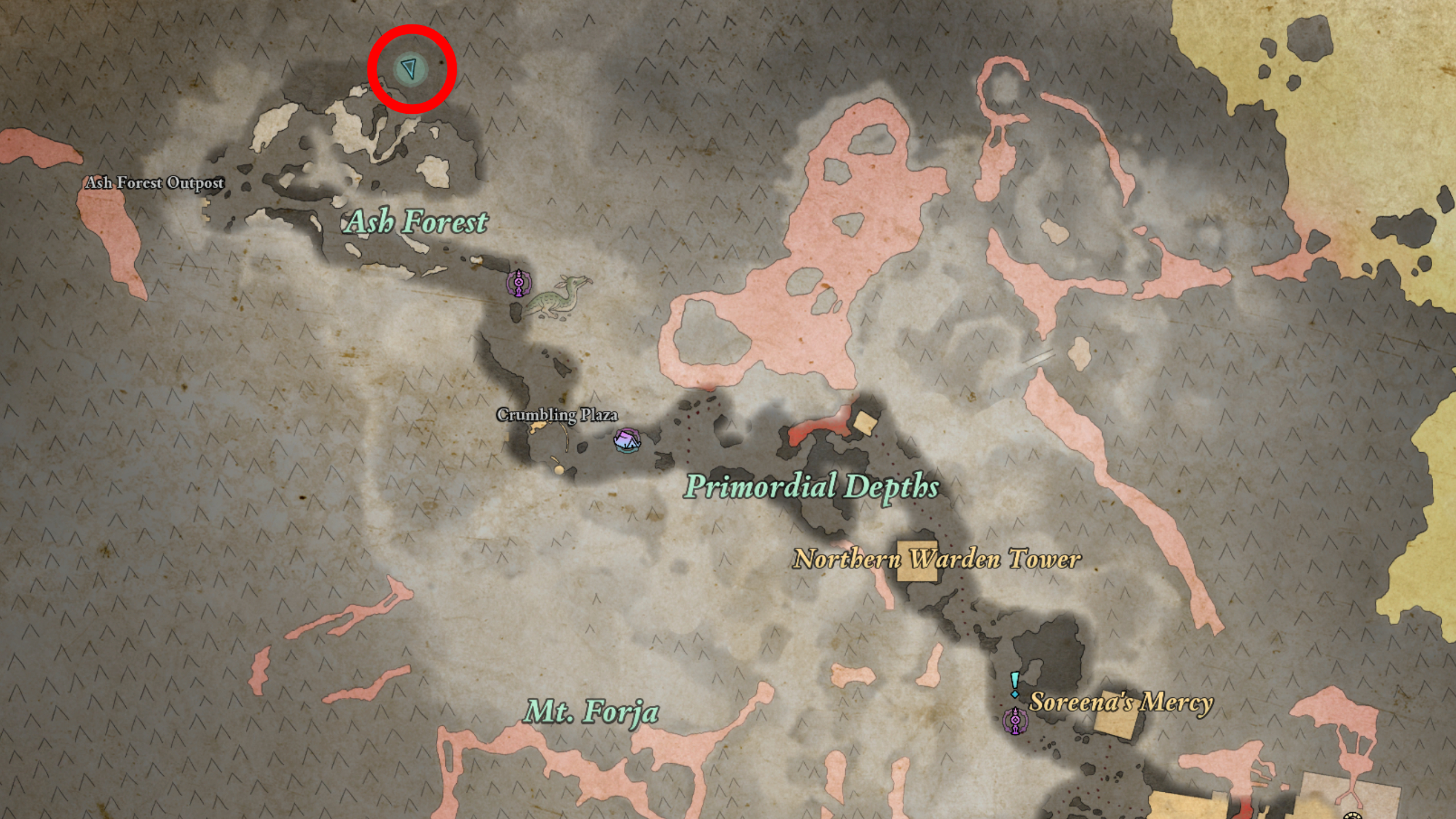
Task: Select the blue exclamation quest marker
Action: [1015, 684]
